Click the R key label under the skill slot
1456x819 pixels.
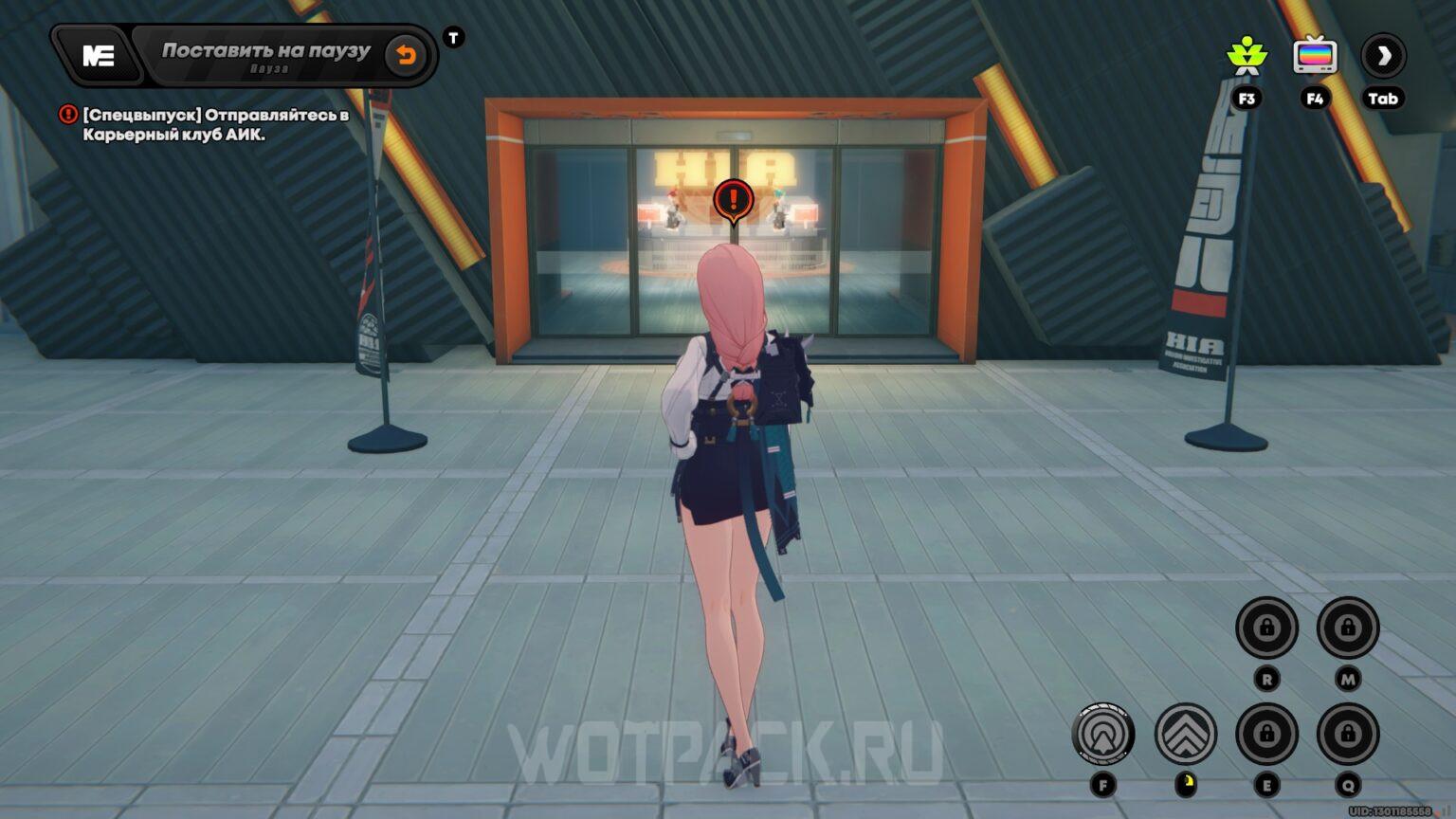click(x=1267, y=681)
